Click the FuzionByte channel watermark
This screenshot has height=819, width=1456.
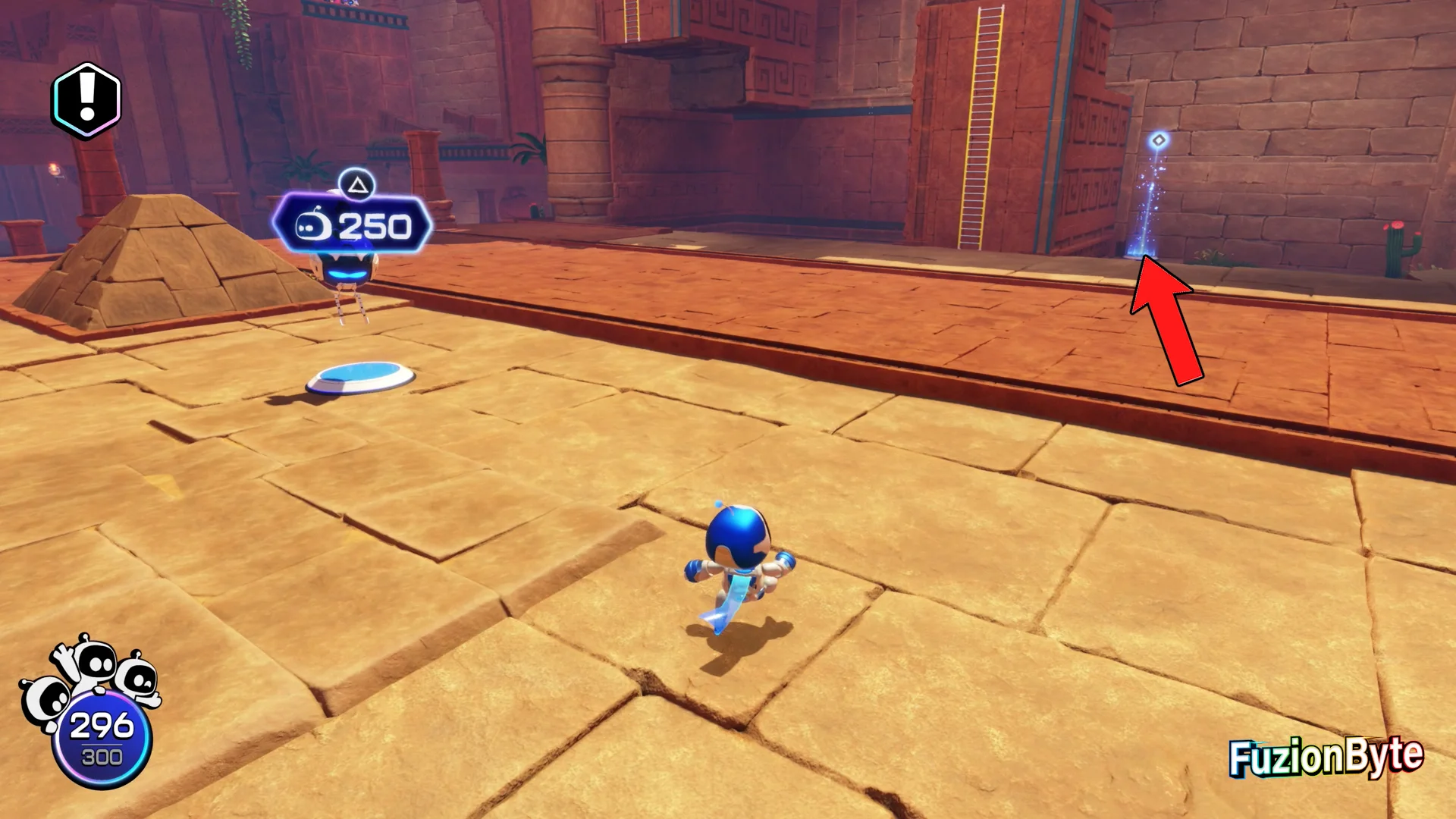click(x=1325, y=757)
